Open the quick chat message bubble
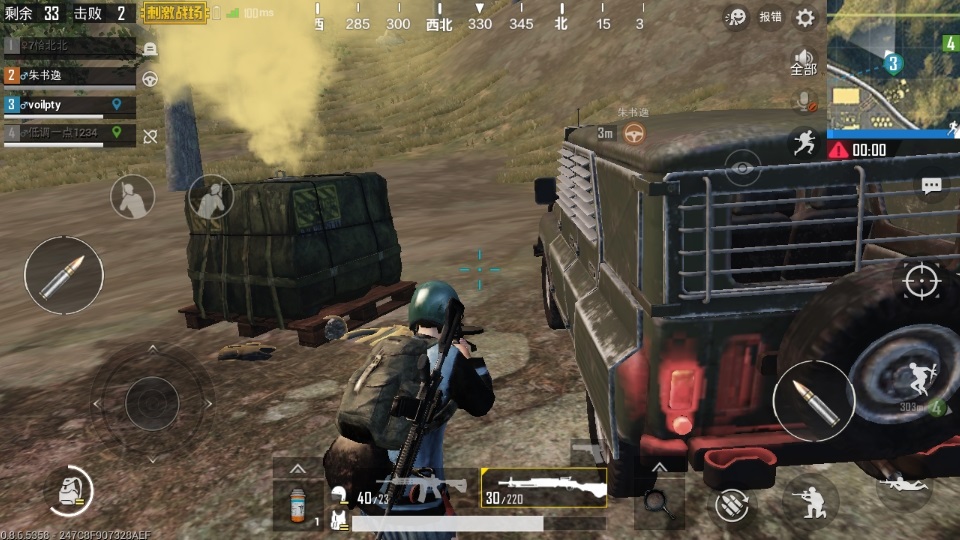Image resolution: width=960 pixels, height=540 pixels. [931, 186]
